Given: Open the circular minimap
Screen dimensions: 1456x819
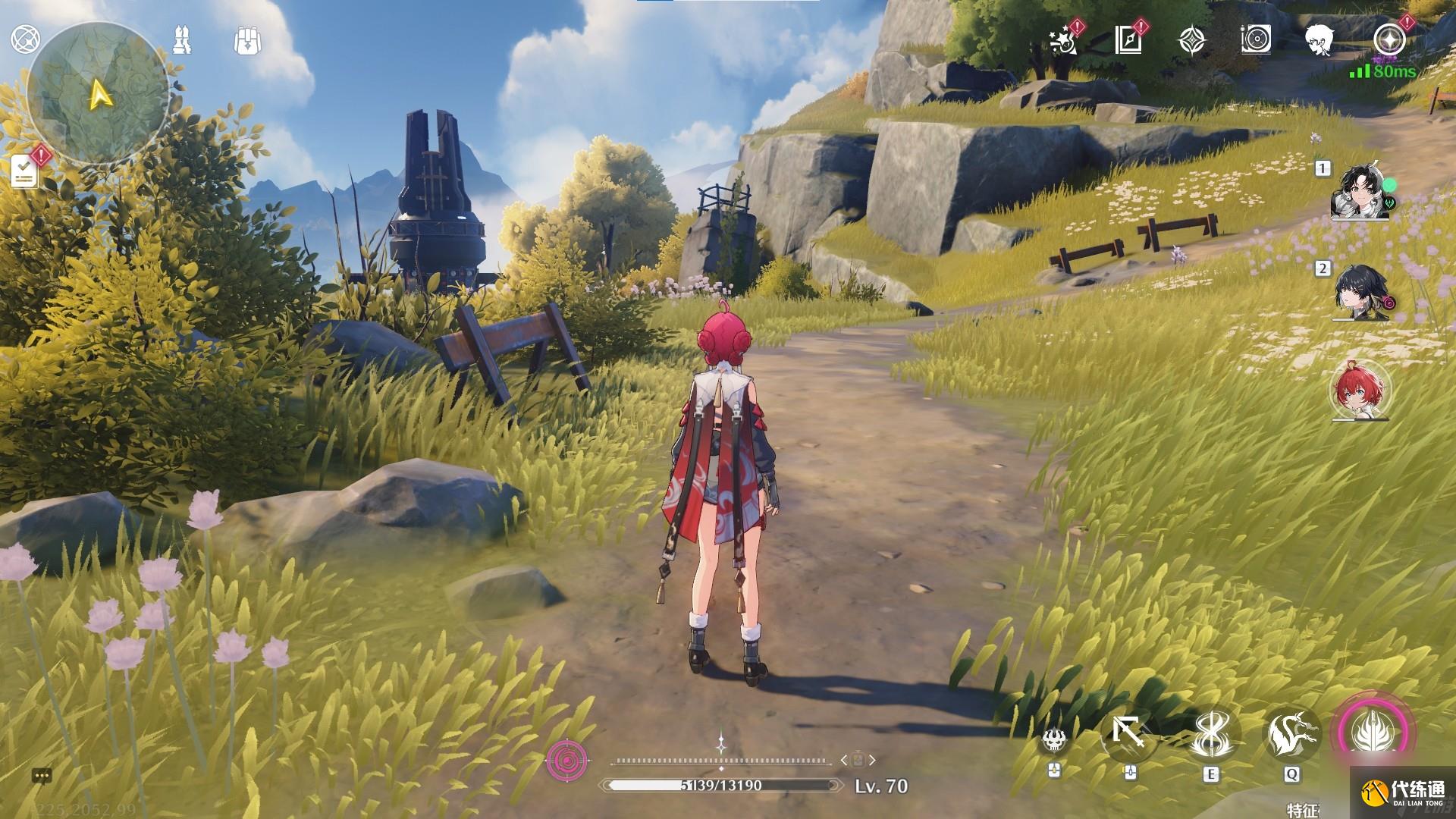Looking at the screenshot, I should 97,94.
